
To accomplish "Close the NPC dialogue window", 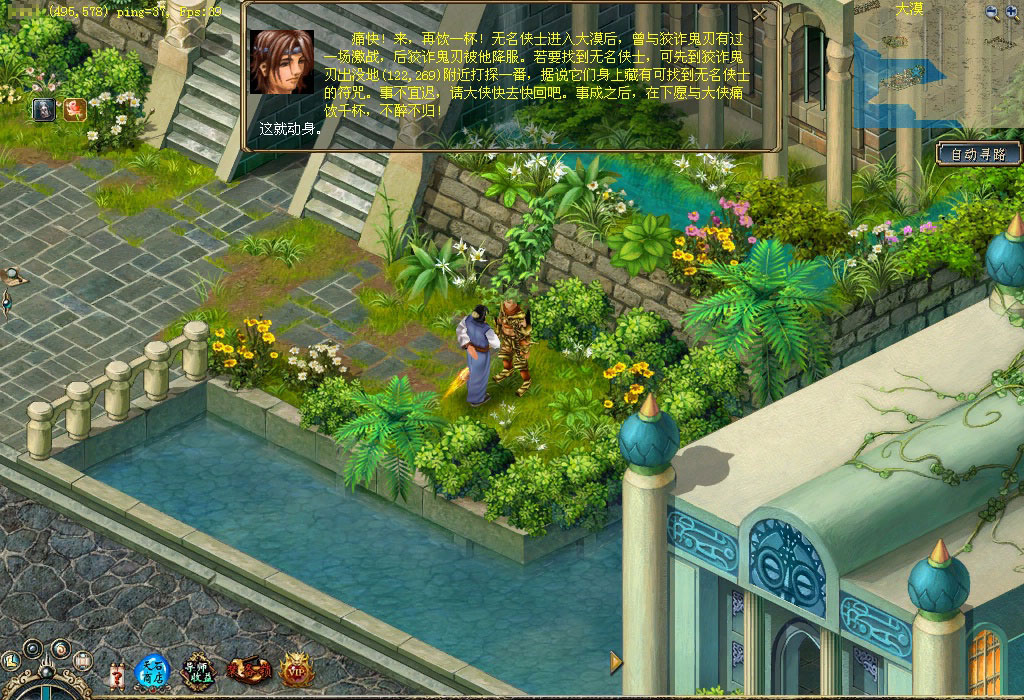I will (x=760, y=15).
